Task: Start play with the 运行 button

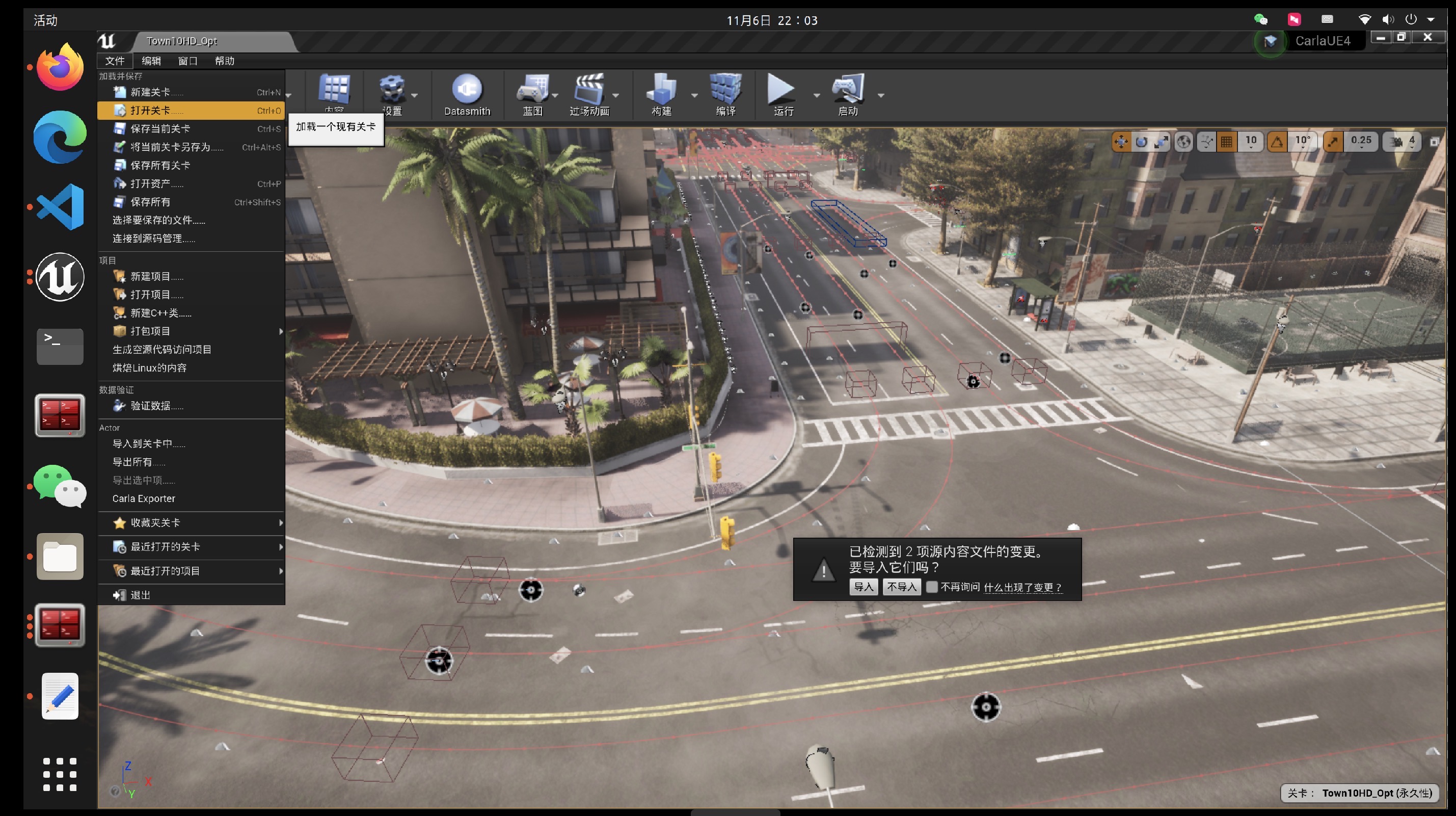Action: [781, 94]
